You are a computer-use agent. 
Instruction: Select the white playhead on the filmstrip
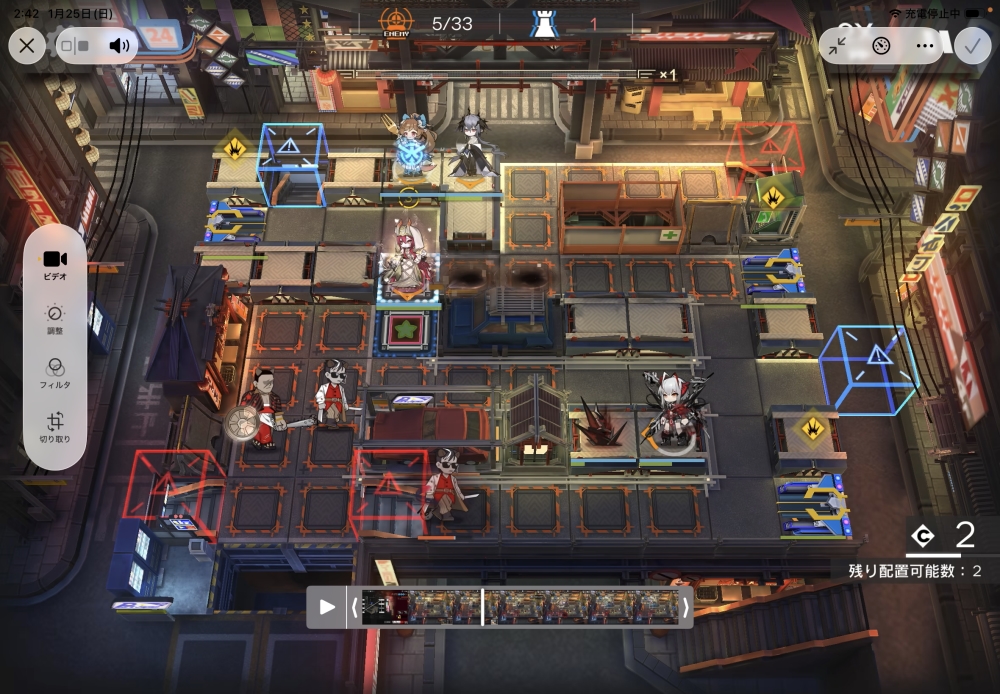482,607
